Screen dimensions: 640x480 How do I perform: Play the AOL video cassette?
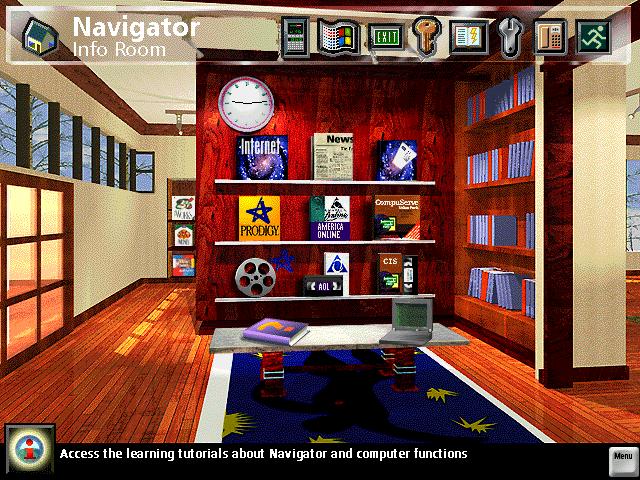[320, 285]
